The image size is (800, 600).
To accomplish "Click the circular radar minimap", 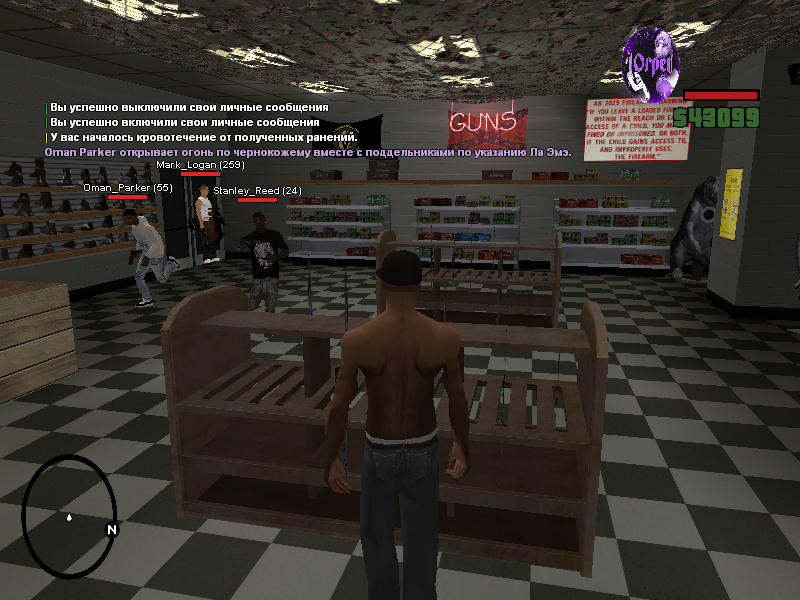I will pos(68,517).
